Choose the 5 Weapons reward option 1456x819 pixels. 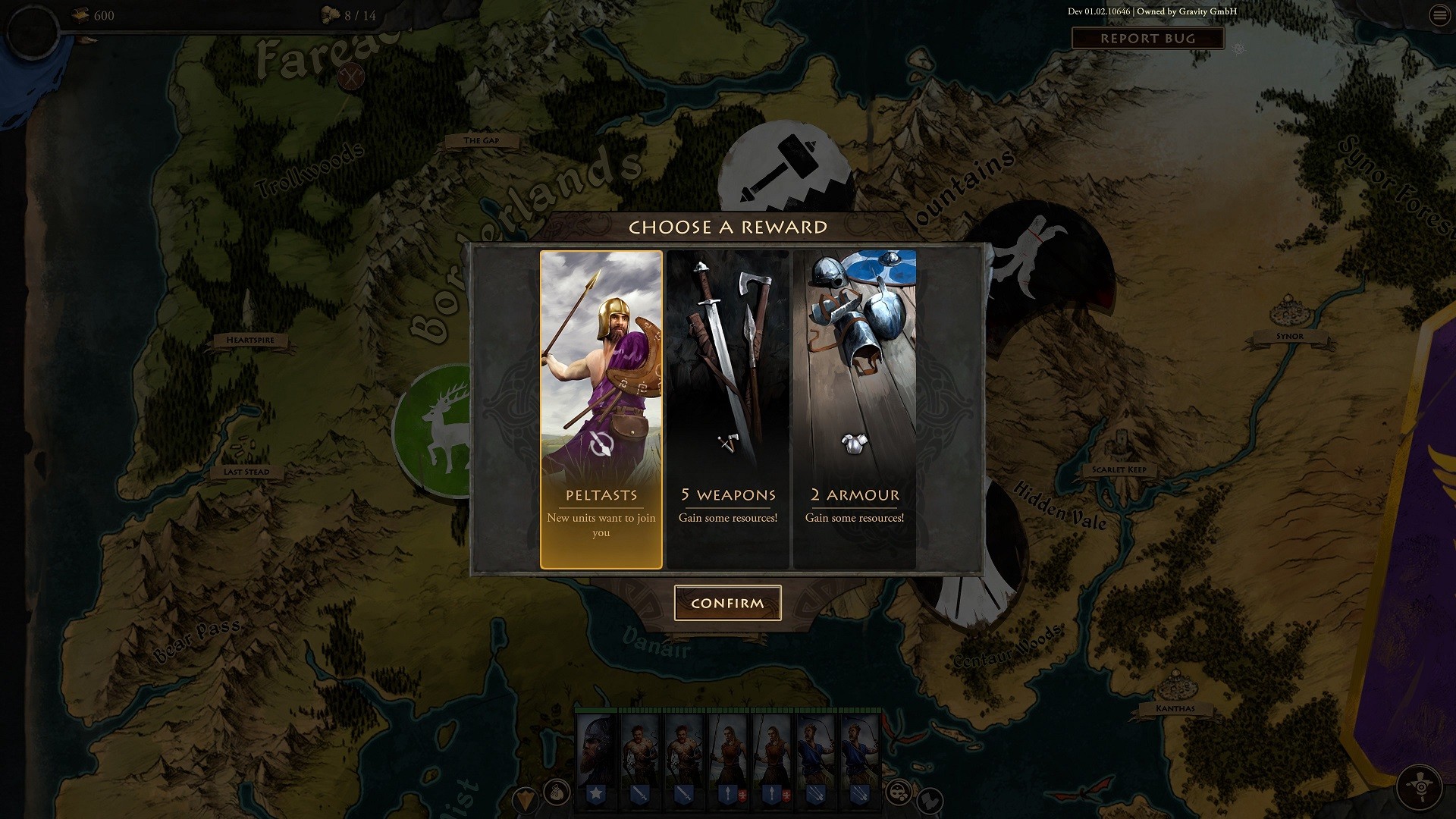point(729,409)
